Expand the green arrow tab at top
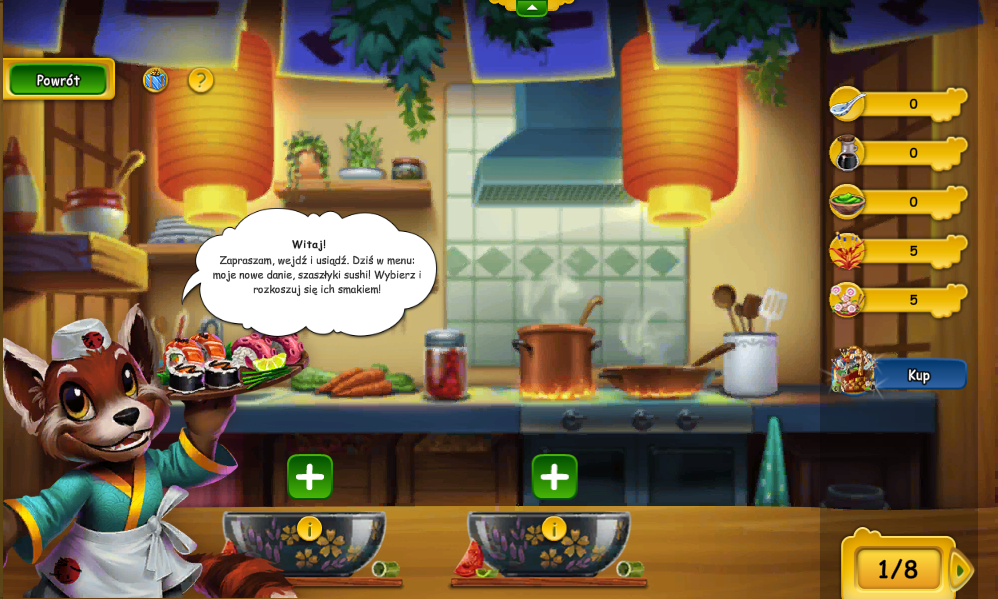This screenshot has width=998, height=599. tap(531, 8)
